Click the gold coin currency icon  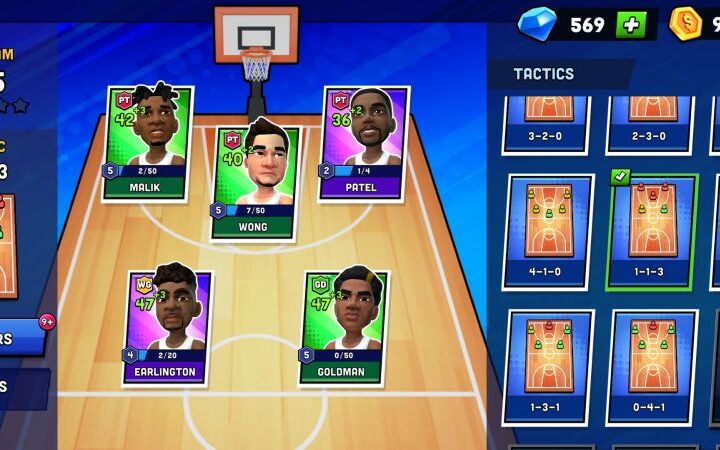(686, 24)
